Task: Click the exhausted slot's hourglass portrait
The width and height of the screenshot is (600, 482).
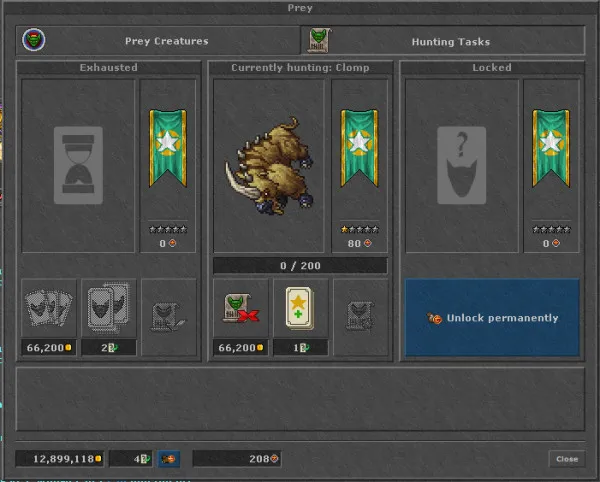Action: 77,166
